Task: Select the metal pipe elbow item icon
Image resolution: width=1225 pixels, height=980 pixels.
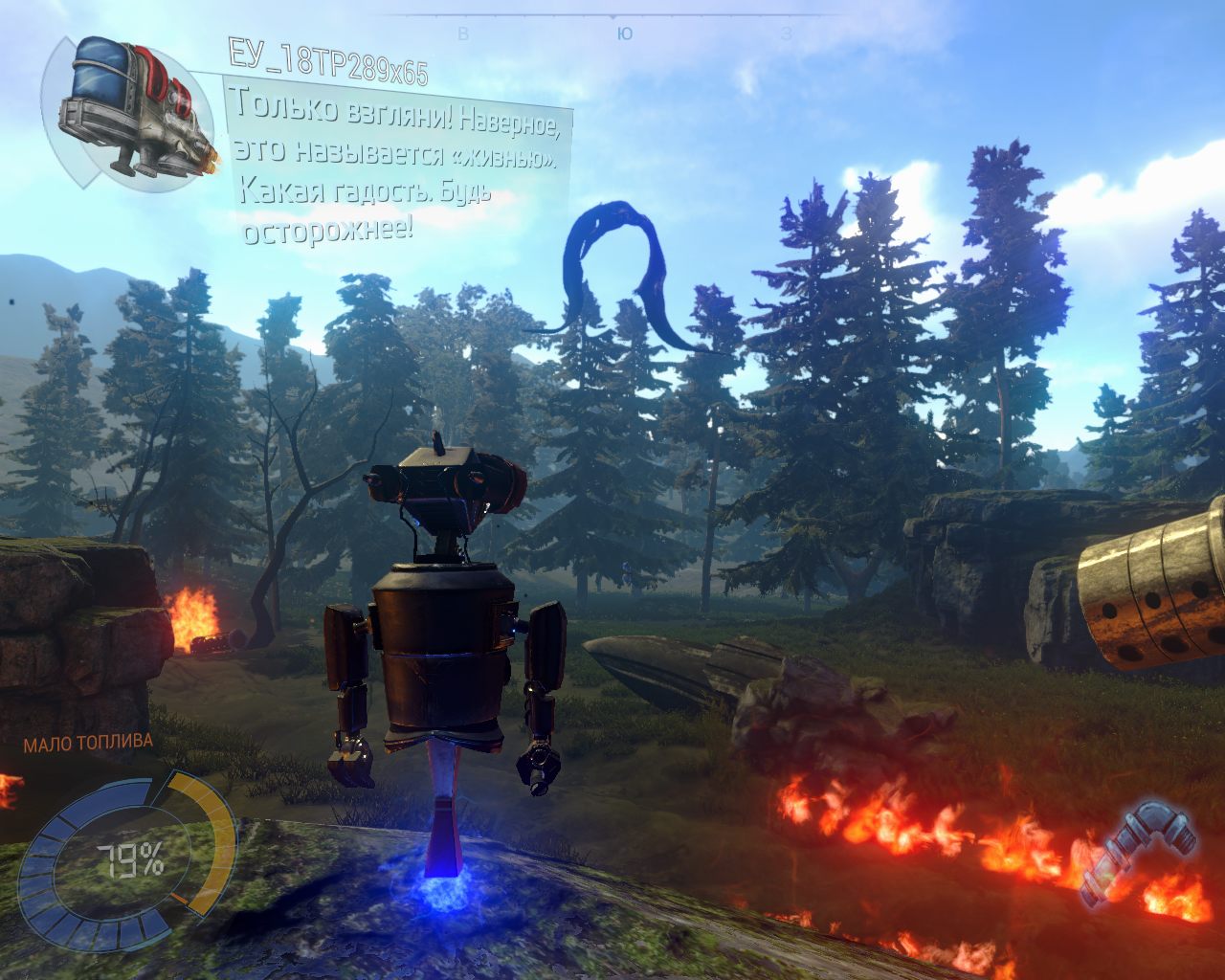Action: [x=1139, y=853]
